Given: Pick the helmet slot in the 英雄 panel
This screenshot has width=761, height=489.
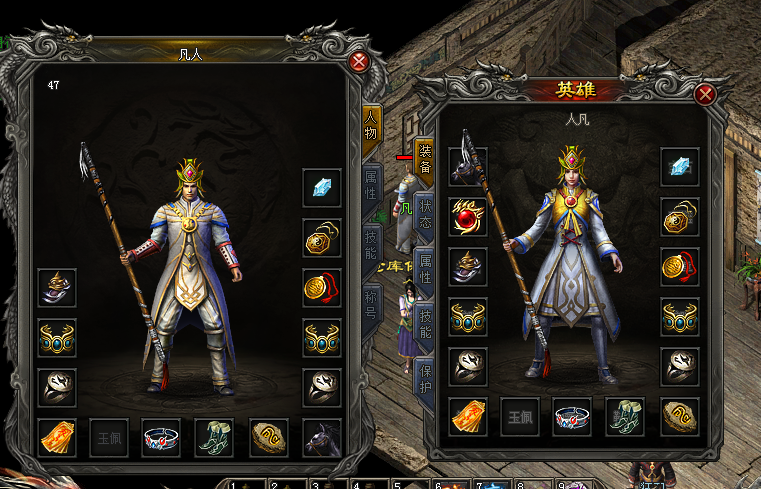Looking at the screenshot, I should 468,266.
